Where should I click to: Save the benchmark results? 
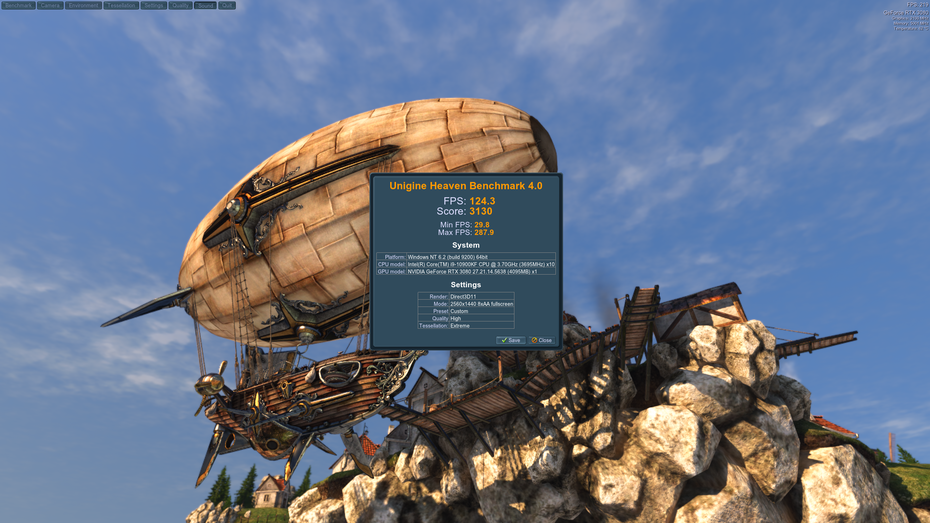click(x=510, y=340)
